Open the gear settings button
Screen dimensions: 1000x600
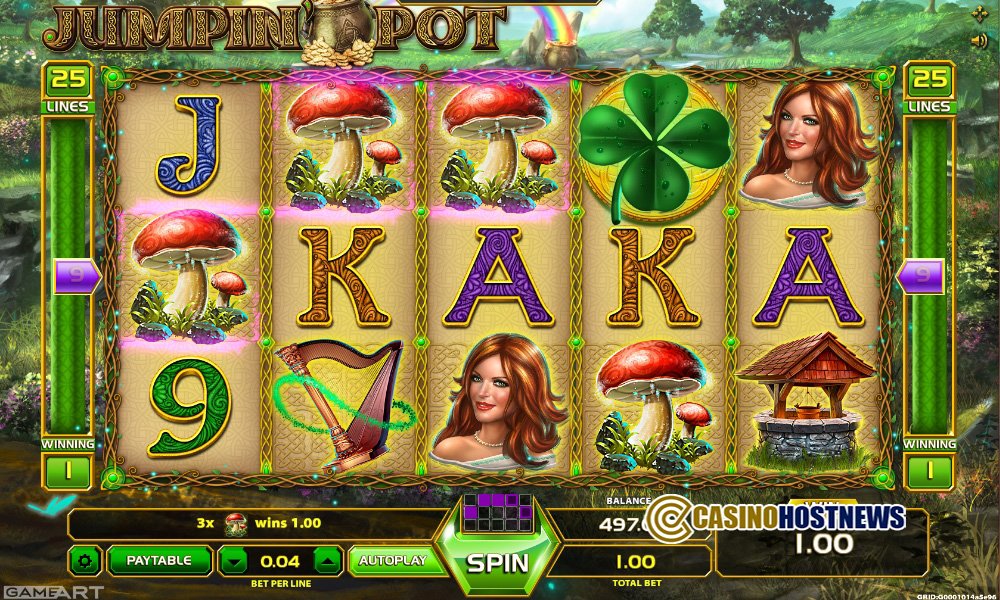84,561
